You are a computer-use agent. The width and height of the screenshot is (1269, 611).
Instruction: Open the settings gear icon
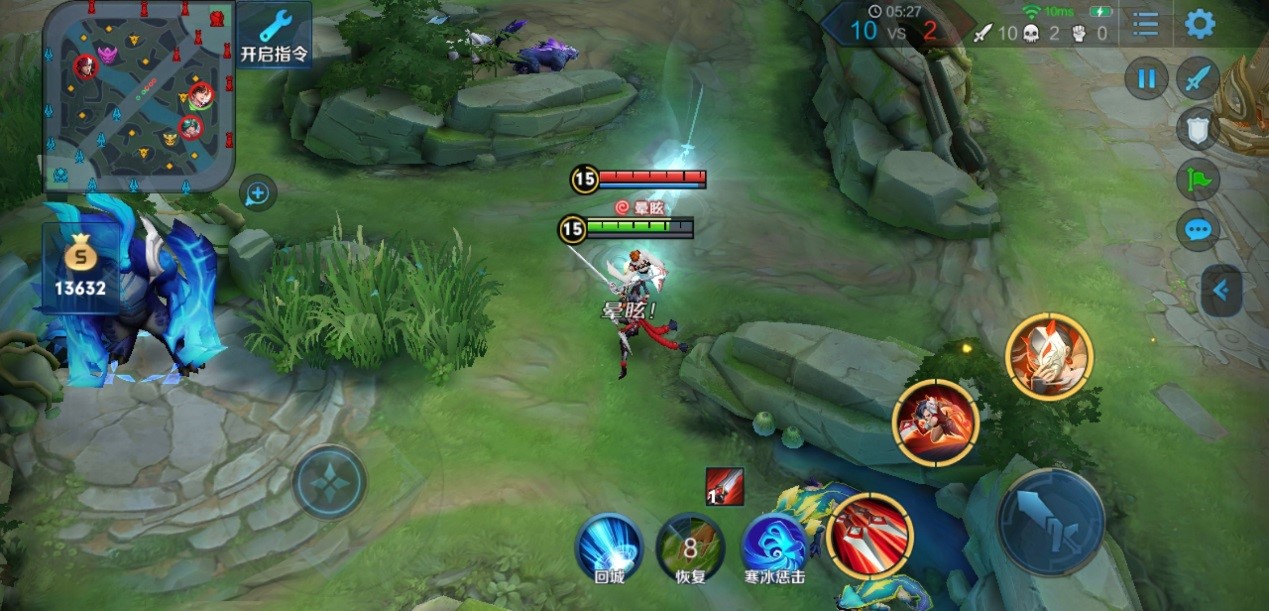point(1199,24)
